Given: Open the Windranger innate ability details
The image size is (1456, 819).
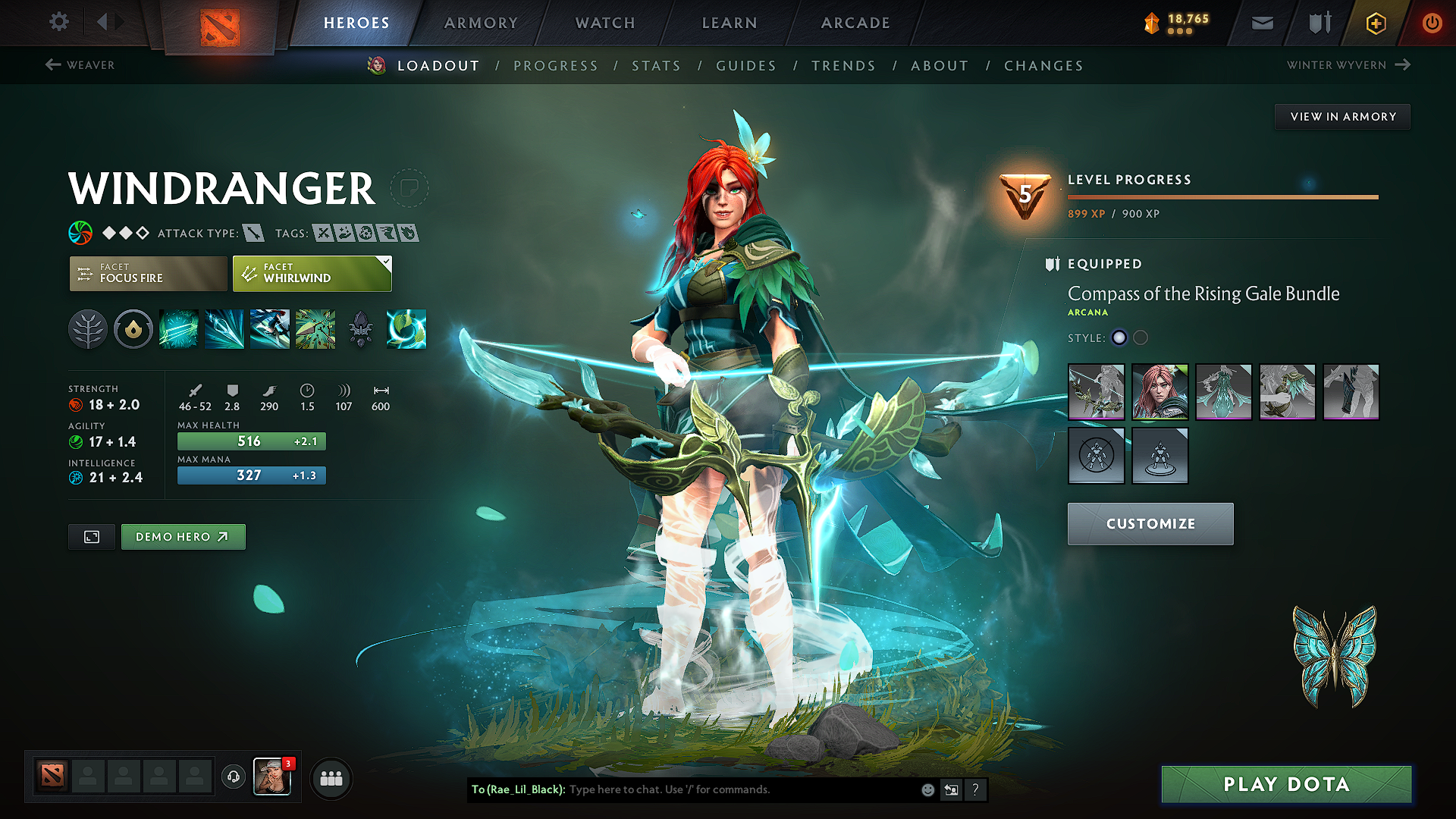Looking at the screenshot, I should 88,329.
